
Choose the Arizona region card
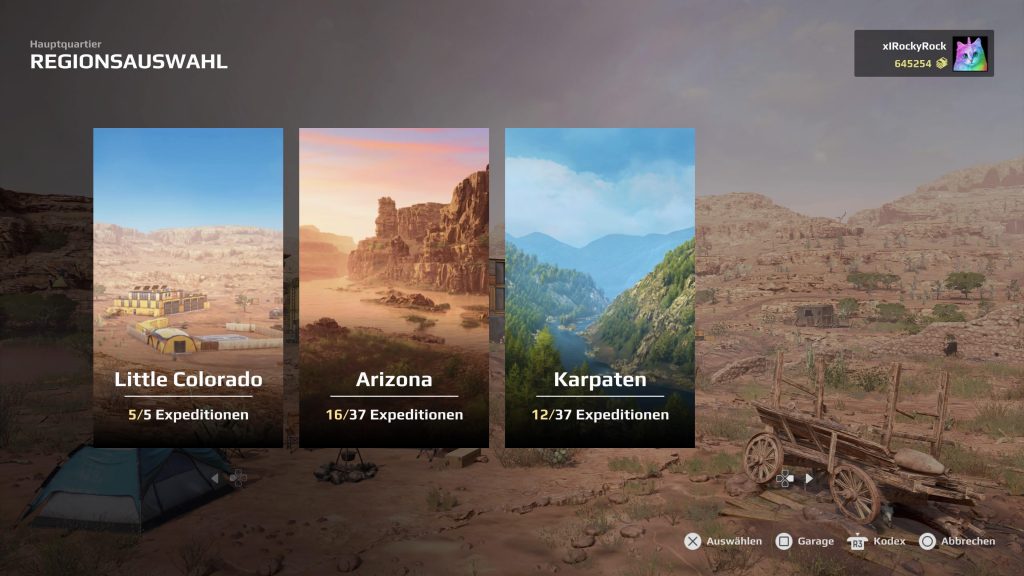[x=394, y=287]
